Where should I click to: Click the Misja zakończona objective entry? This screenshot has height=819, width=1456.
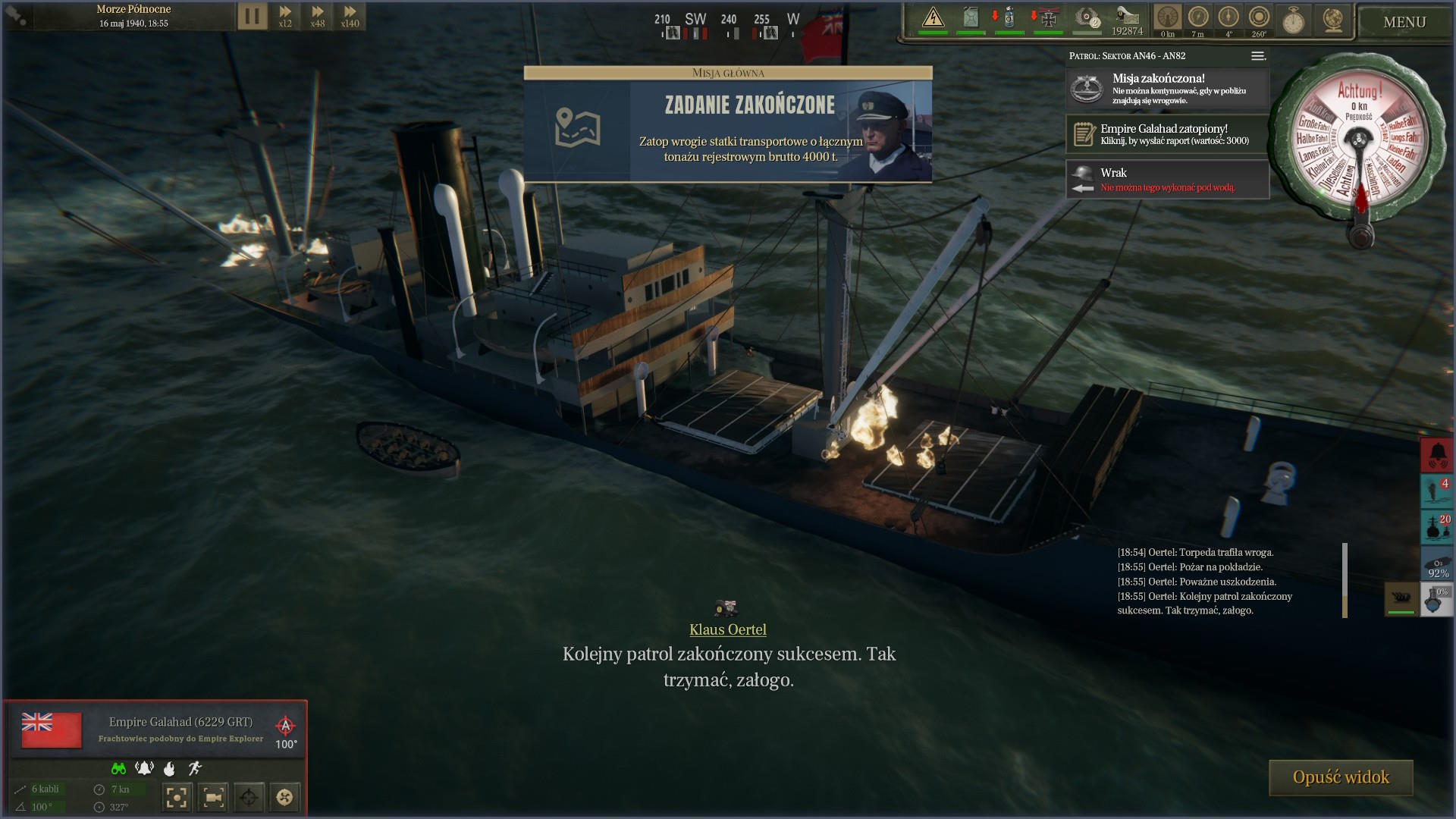1167,89
